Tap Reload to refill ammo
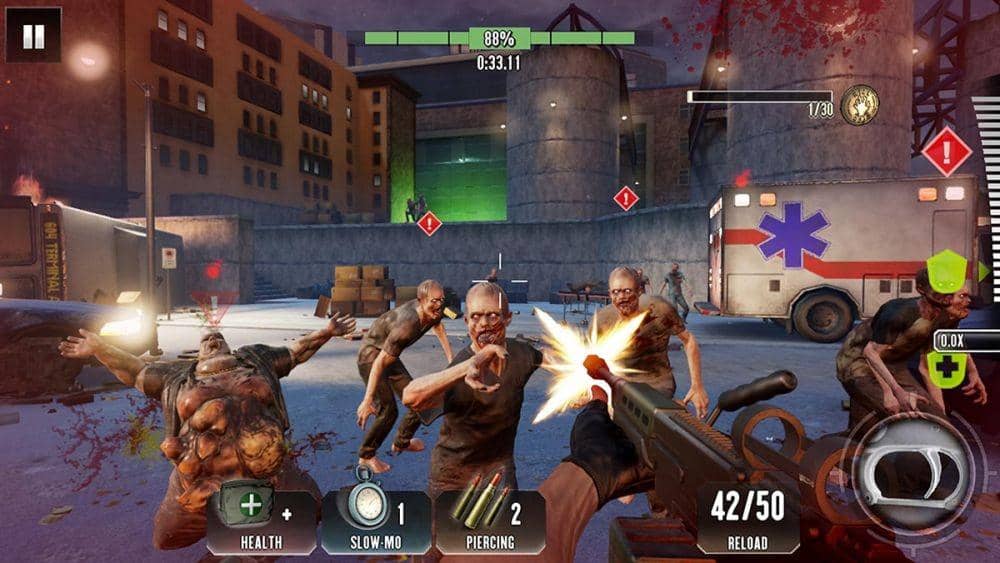The image size is (1000, 563). (x=747, y=518)
